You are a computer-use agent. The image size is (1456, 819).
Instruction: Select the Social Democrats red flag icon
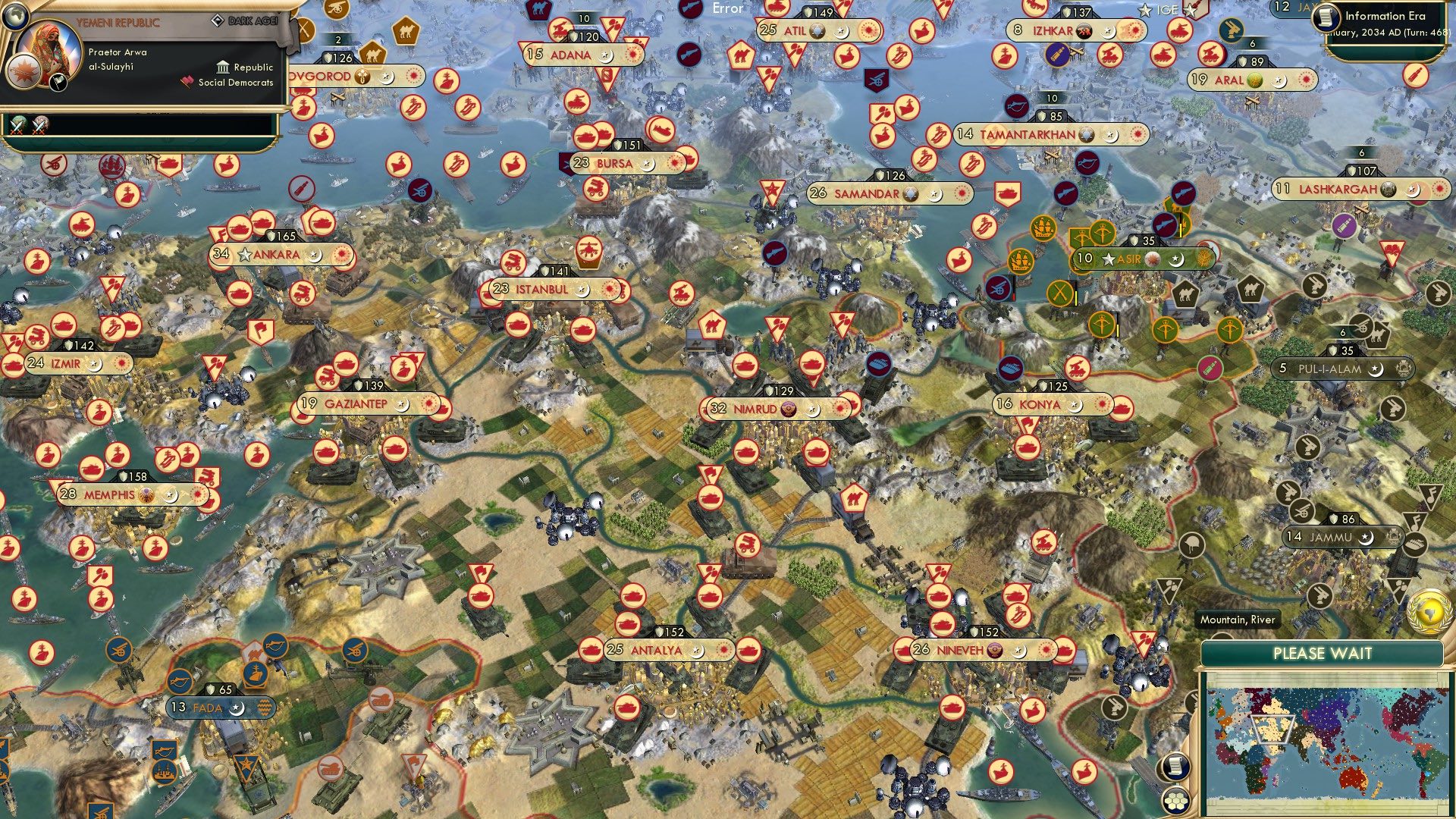(187, 82)
